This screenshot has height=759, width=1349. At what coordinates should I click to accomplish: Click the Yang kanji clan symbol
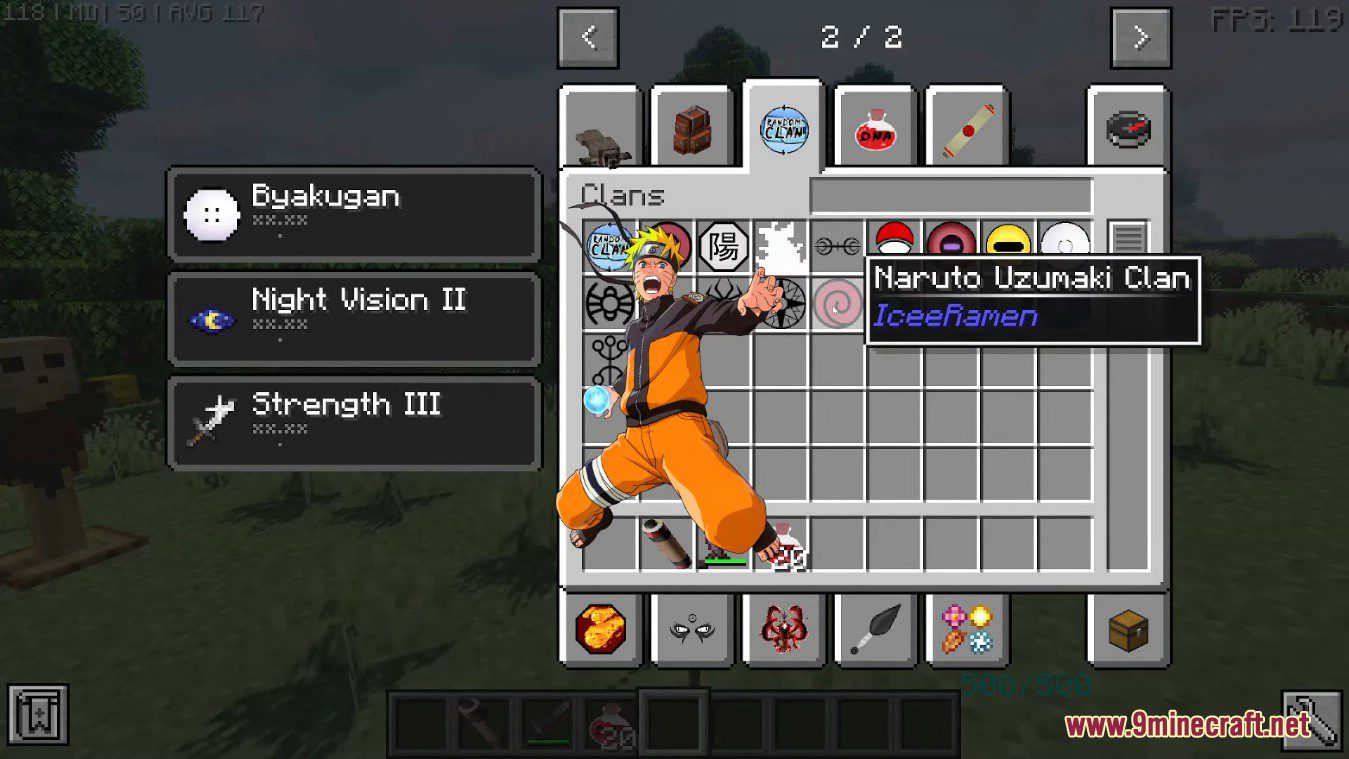pyautogui.click(x=722, y=243)
